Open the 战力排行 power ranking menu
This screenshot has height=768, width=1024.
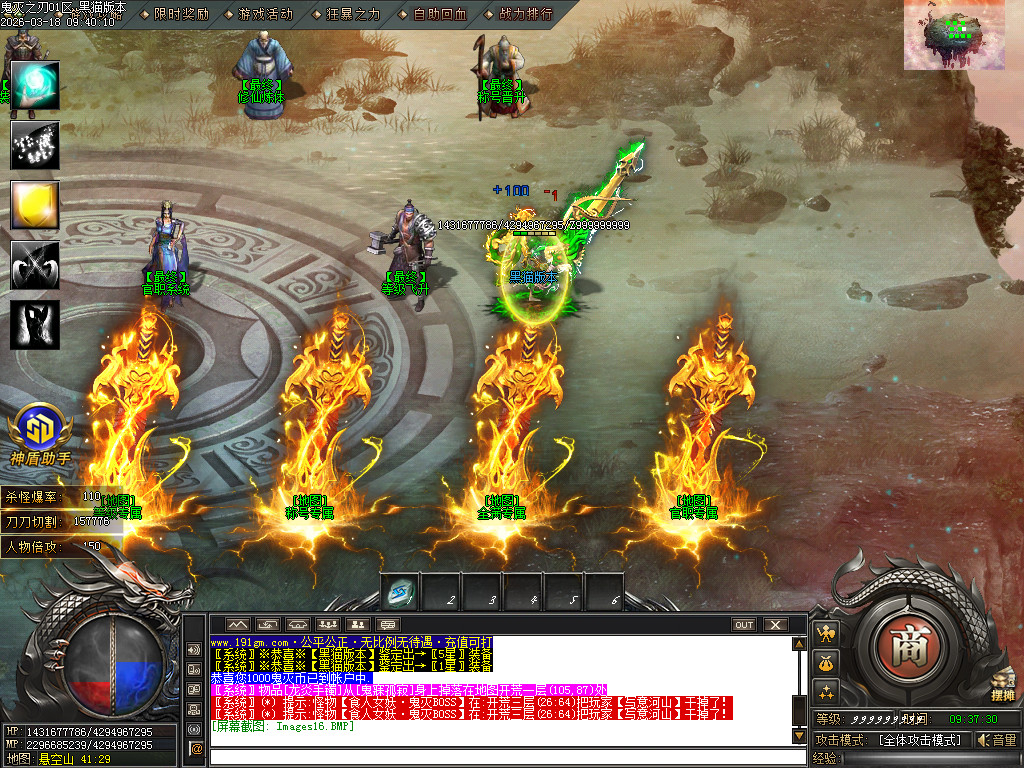[x=524, y=14]
